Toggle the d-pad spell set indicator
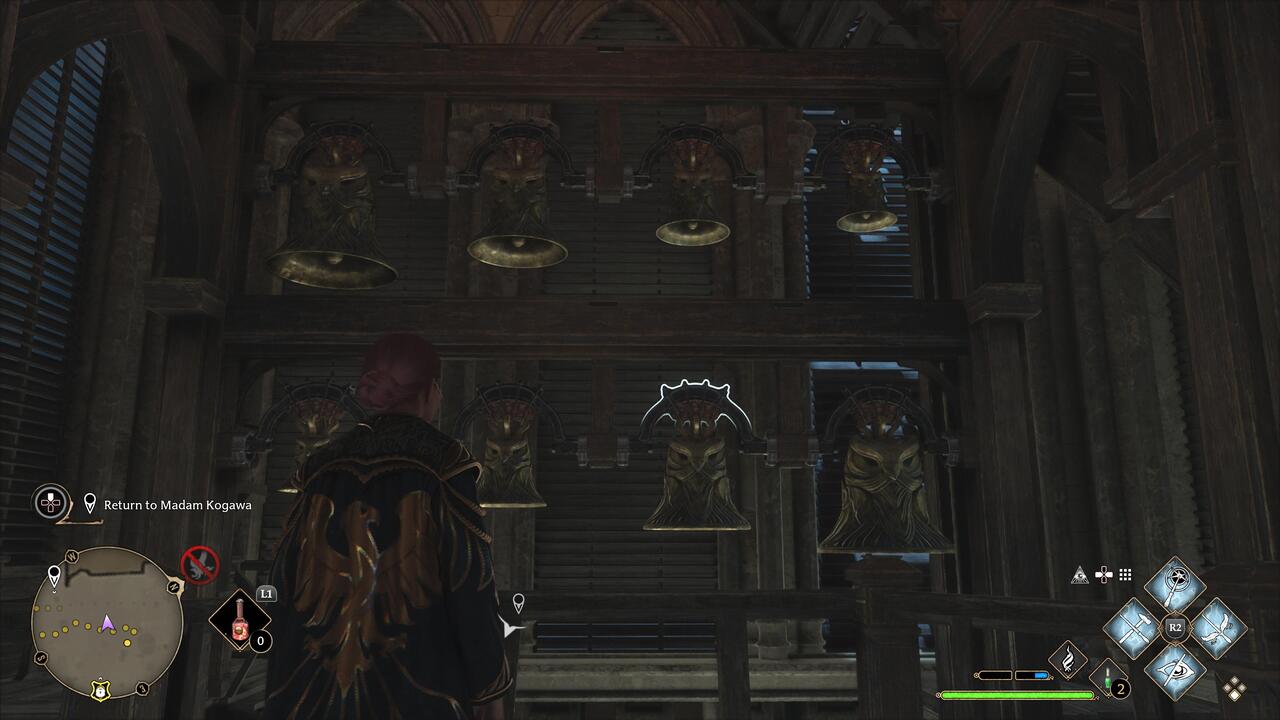The width and height of the screenshot is (1280, 720). click(x=1102, y=574)
